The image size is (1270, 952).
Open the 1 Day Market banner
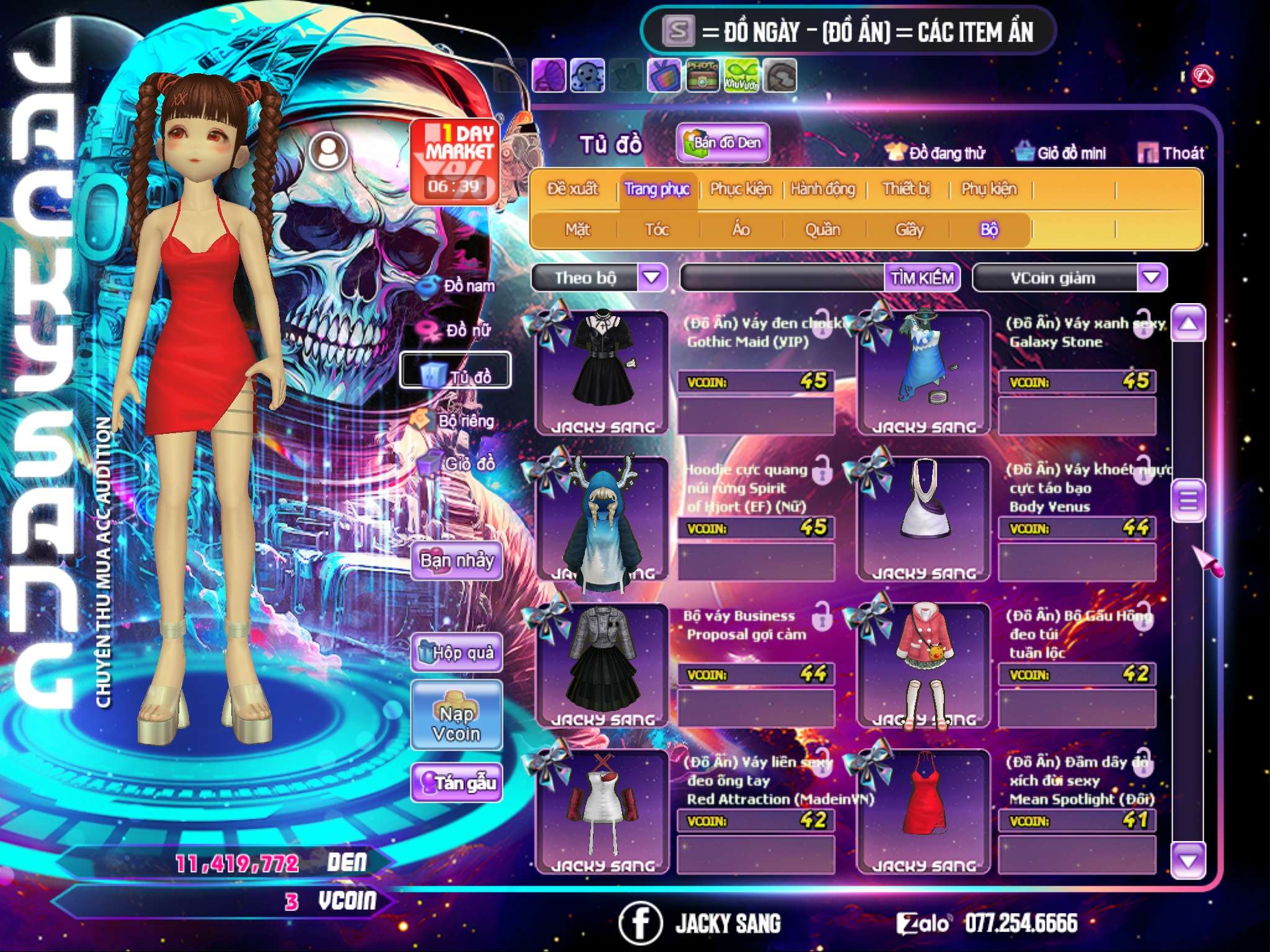(455, 161)
